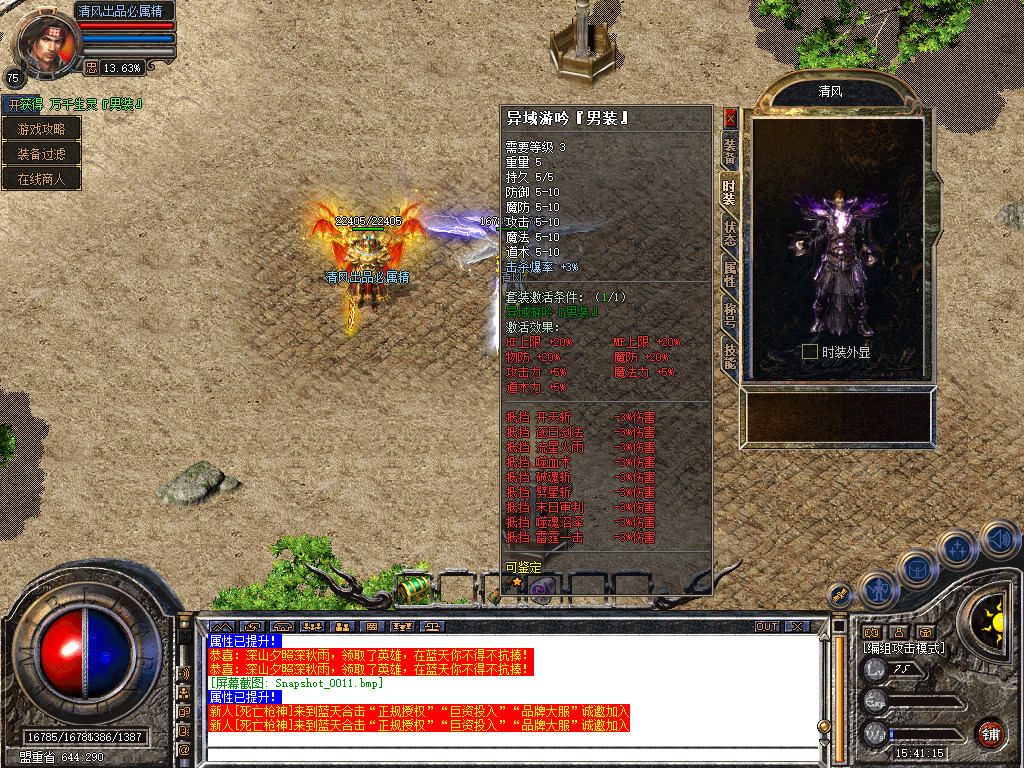
Task: Select the 时装 fashion tab
Action: [730, 190]
